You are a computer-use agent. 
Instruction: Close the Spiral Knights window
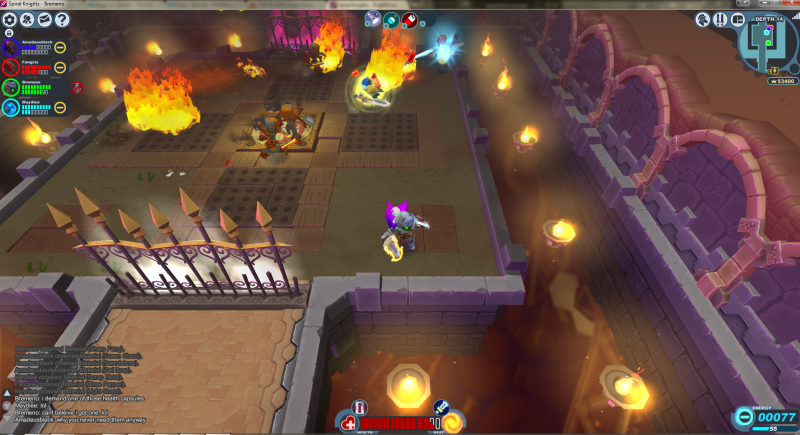pyautogui.click(x=790, y=4)
